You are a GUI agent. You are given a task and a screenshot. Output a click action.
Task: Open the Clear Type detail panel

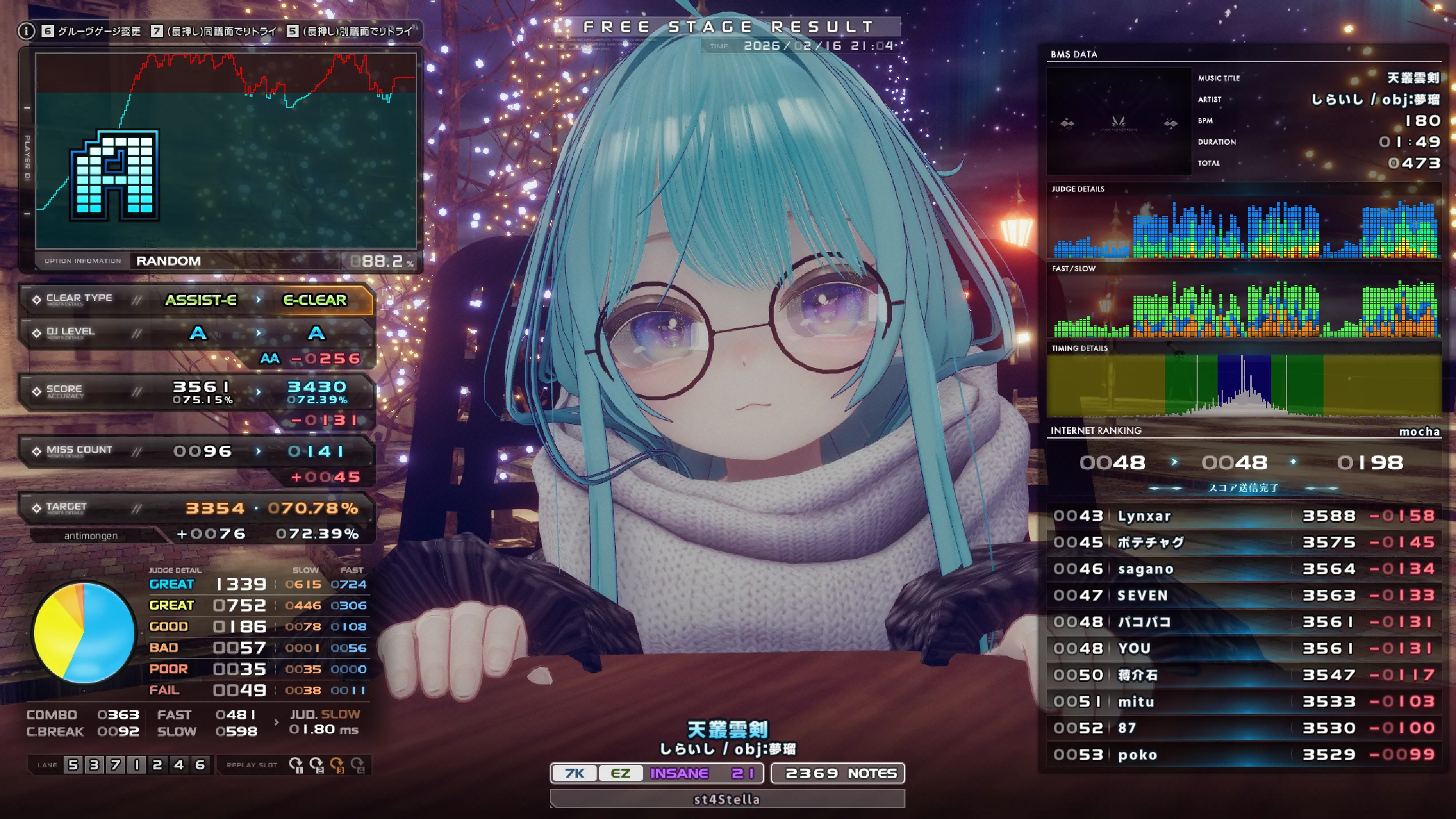coord(196,299)
